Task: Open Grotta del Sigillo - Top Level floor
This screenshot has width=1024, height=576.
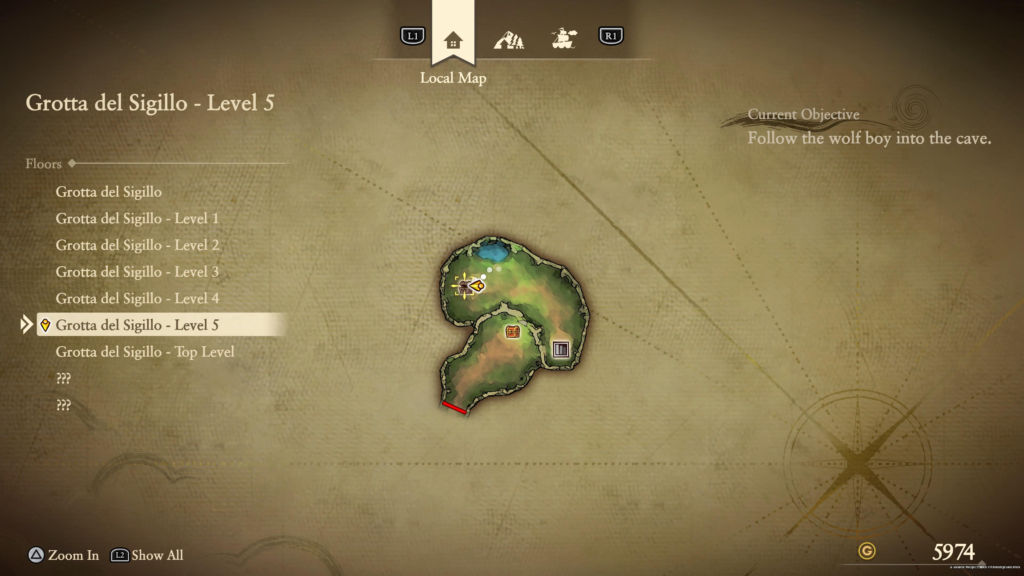Action: [145, 352]
